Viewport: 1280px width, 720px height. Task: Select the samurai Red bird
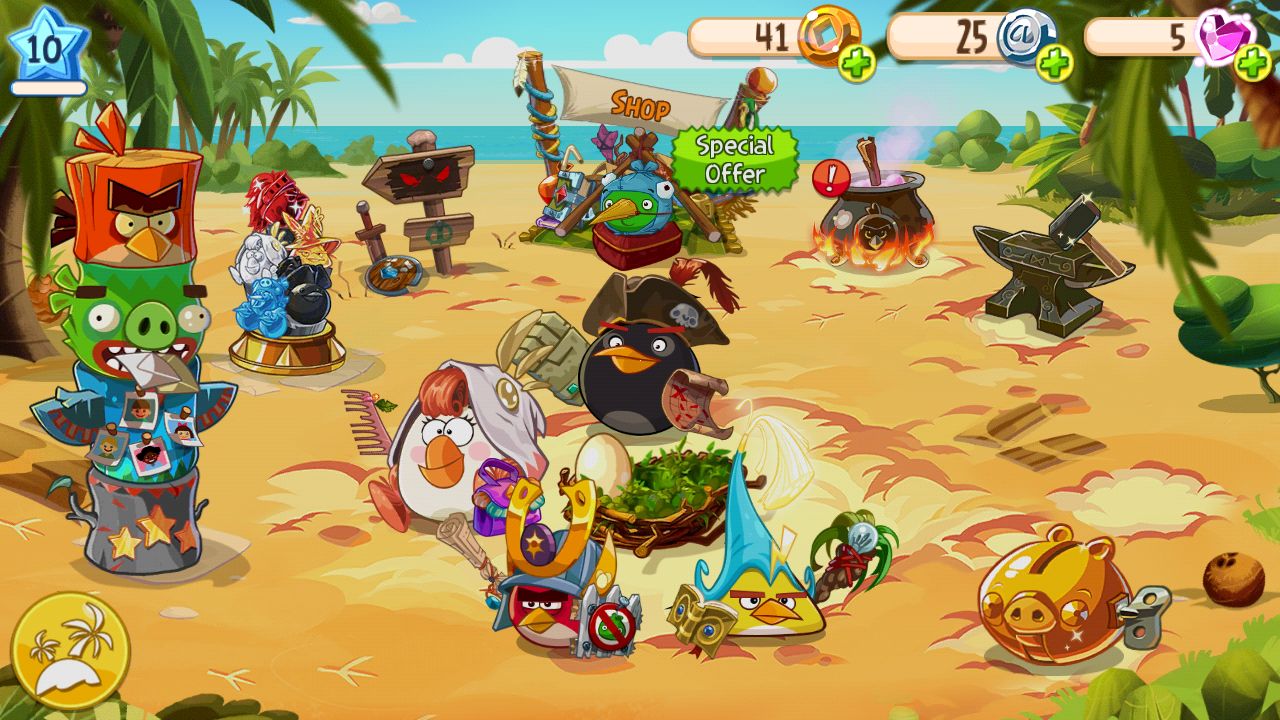(x=545, y=615)
